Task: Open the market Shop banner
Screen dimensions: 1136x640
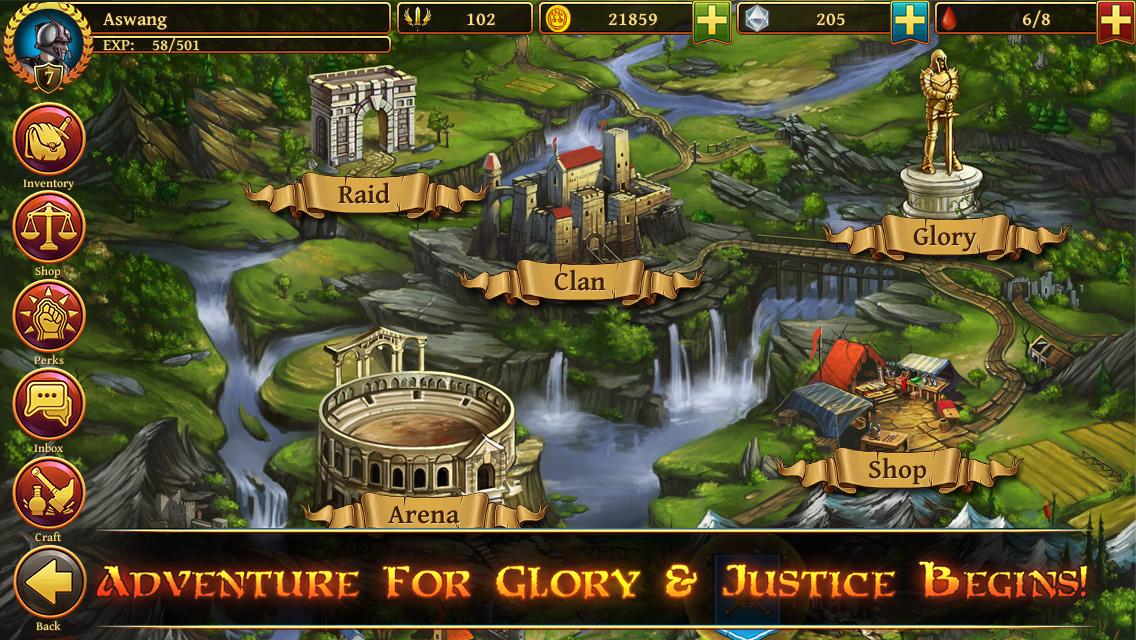Action: coord(896,468)
